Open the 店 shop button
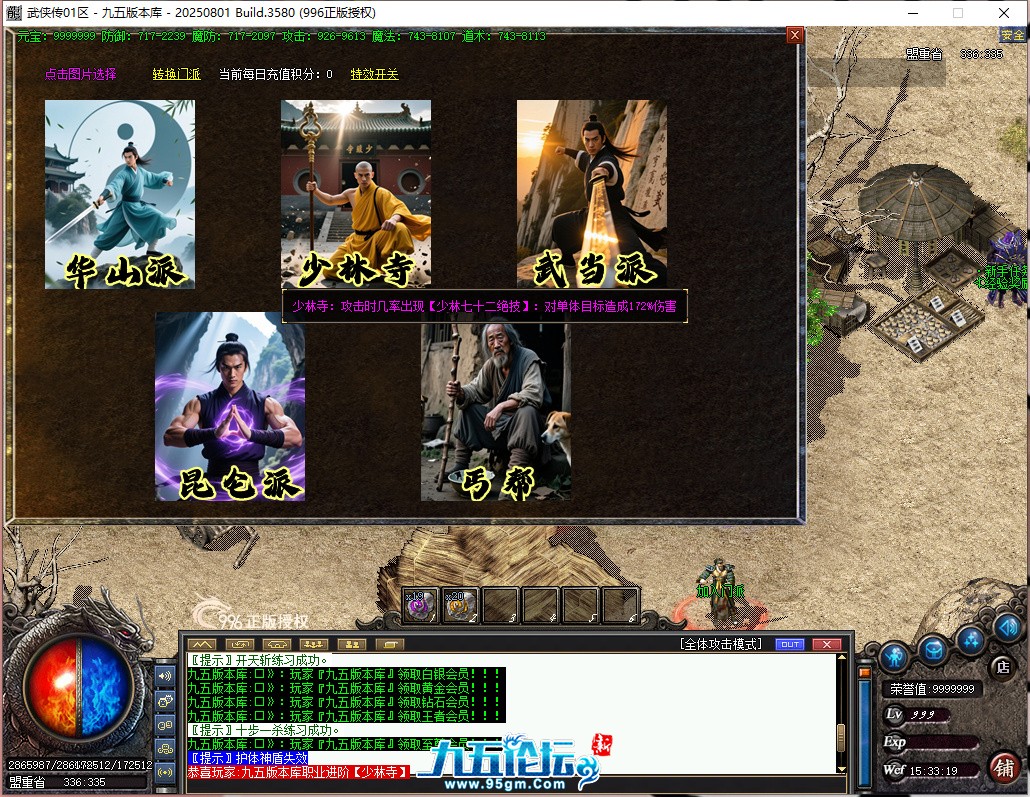 pyautogui.click(x=1001, y=667)
